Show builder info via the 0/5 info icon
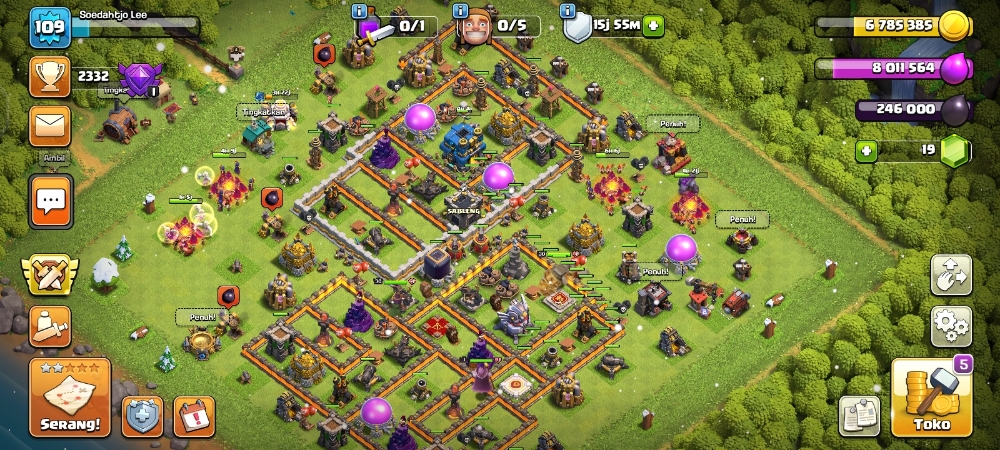The width and height of the screenshot is (1000, 450). 462,11
